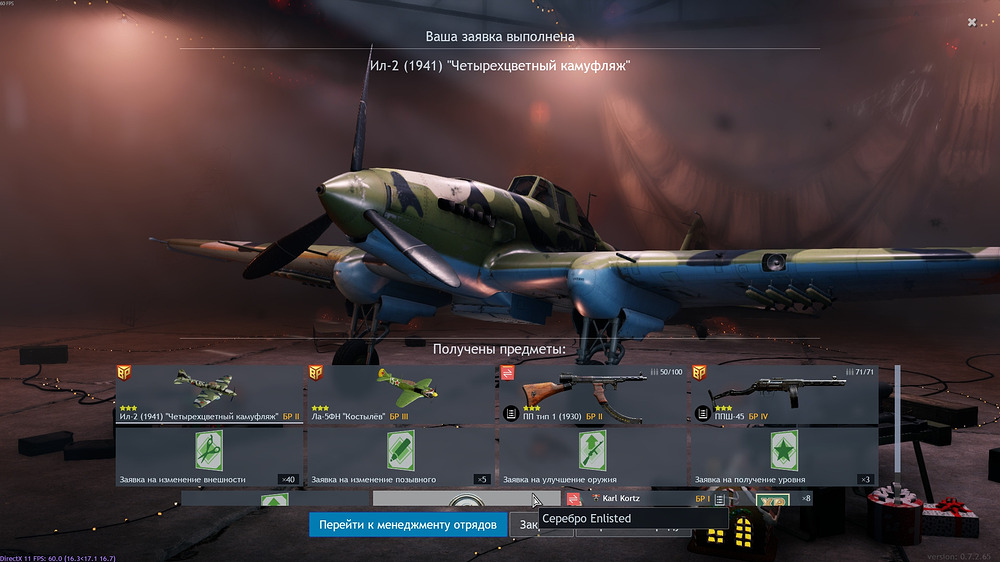
Task: Pick the PPSh-45 submachine gun card
Action: (785, 394)
